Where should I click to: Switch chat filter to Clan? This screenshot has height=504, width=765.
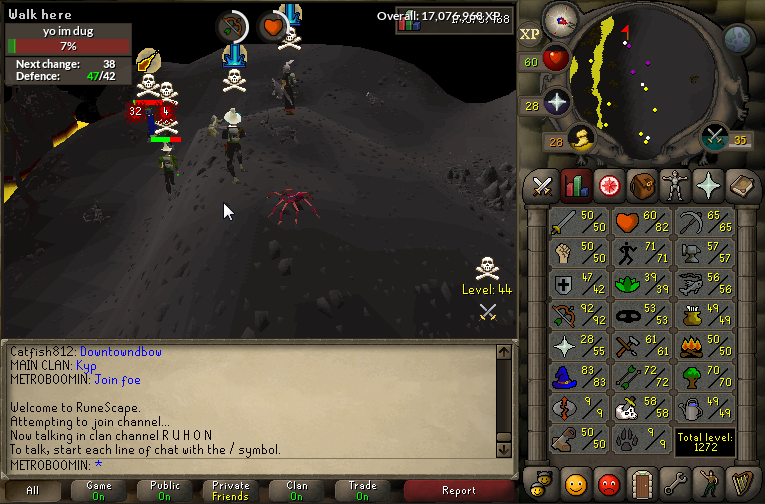point(297,490)
